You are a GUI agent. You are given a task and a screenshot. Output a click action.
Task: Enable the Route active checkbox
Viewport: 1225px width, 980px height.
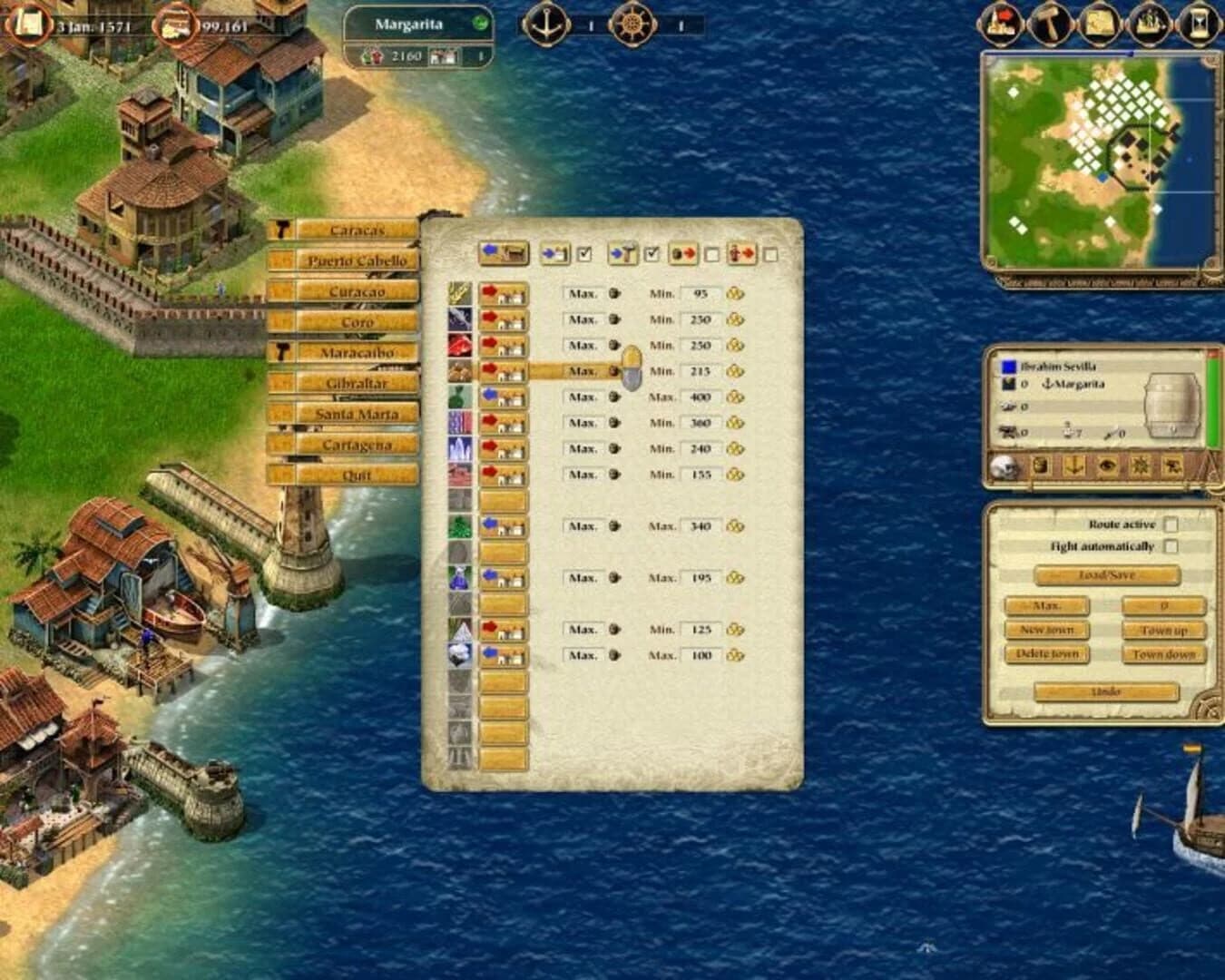click(1171, 524)
